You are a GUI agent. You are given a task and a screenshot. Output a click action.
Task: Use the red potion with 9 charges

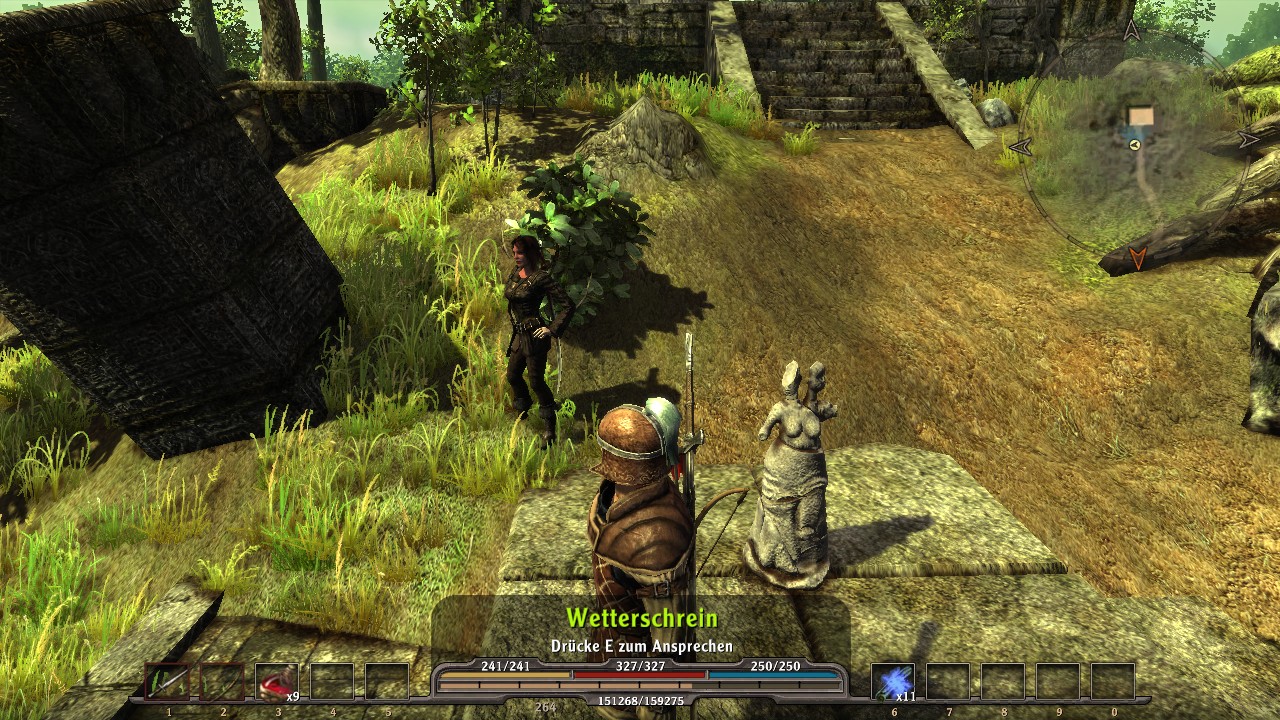pyautogui.click(x=276, y=682)
